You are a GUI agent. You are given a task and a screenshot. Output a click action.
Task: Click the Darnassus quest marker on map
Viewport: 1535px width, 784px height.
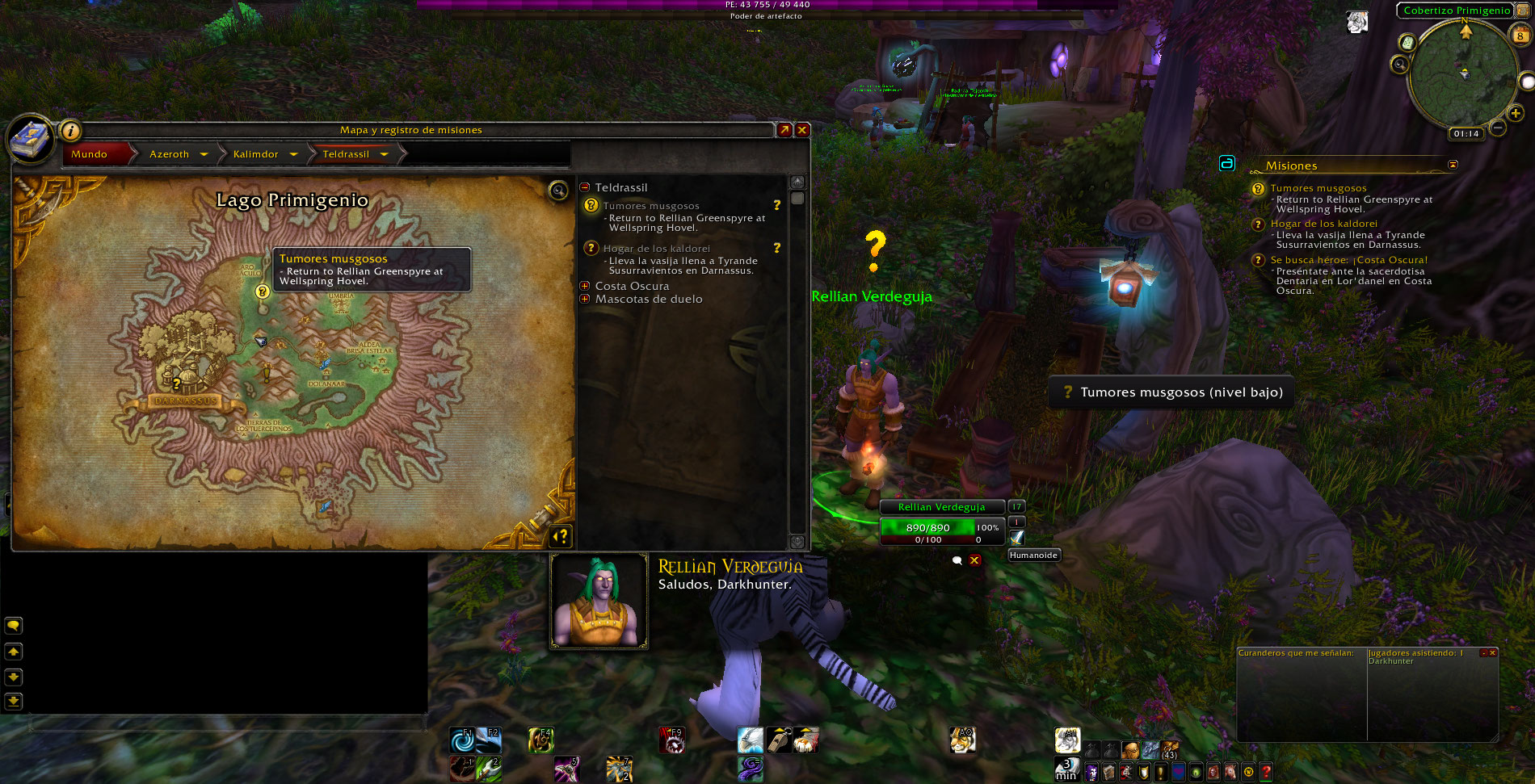[176, 384]
